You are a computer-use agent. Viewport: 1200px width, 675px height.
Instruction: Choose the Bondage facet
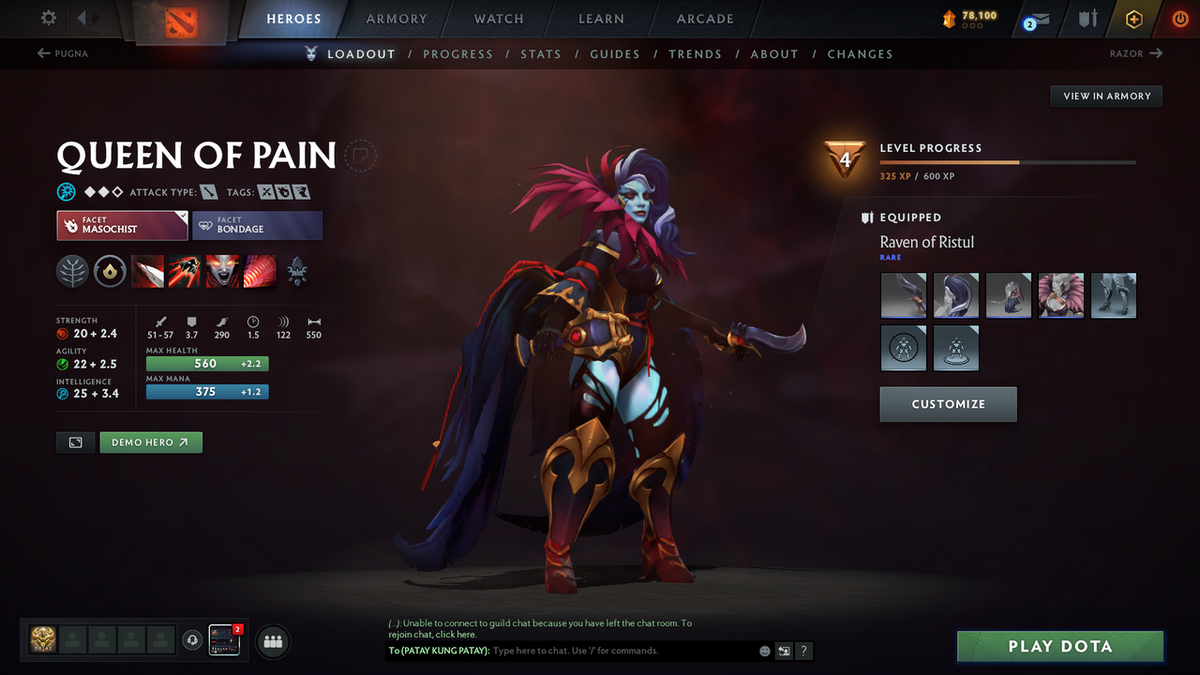(x=257, y=225)
